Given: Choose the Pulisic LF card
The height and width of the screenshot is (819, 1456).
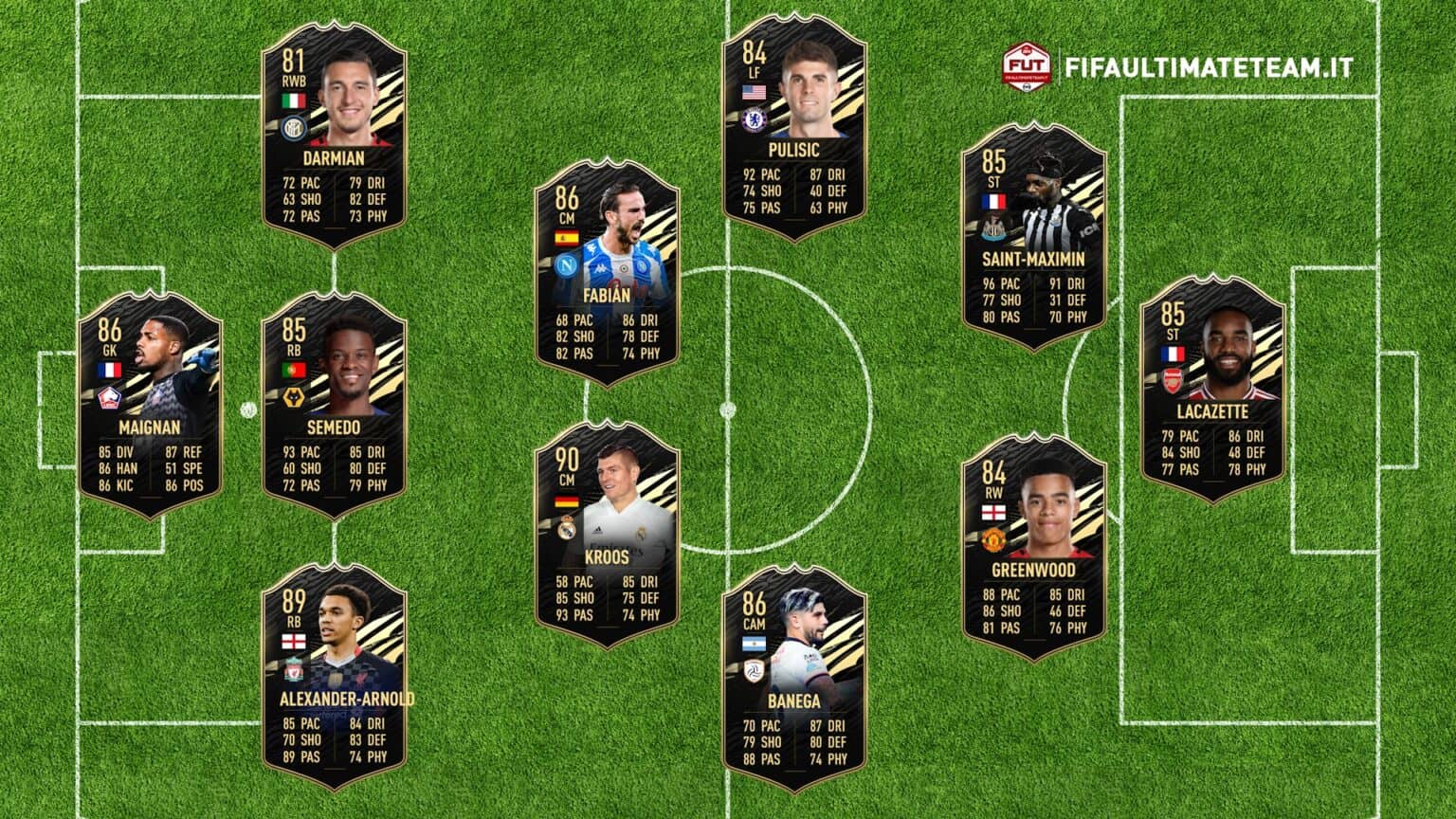Looking at the screenshot, I should [x=794, y=127].
